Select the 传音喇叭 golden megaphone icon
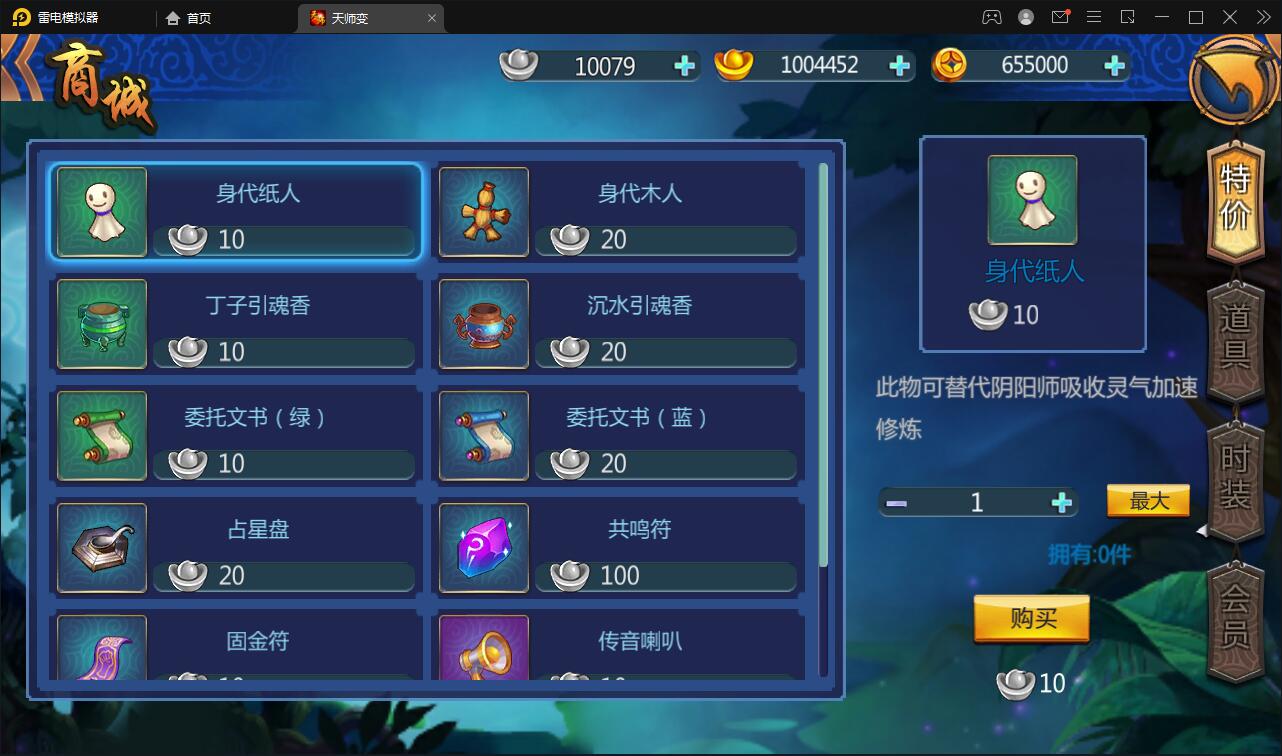Image resolution: width=1282 pixels, height=756 pixels. 483,650
